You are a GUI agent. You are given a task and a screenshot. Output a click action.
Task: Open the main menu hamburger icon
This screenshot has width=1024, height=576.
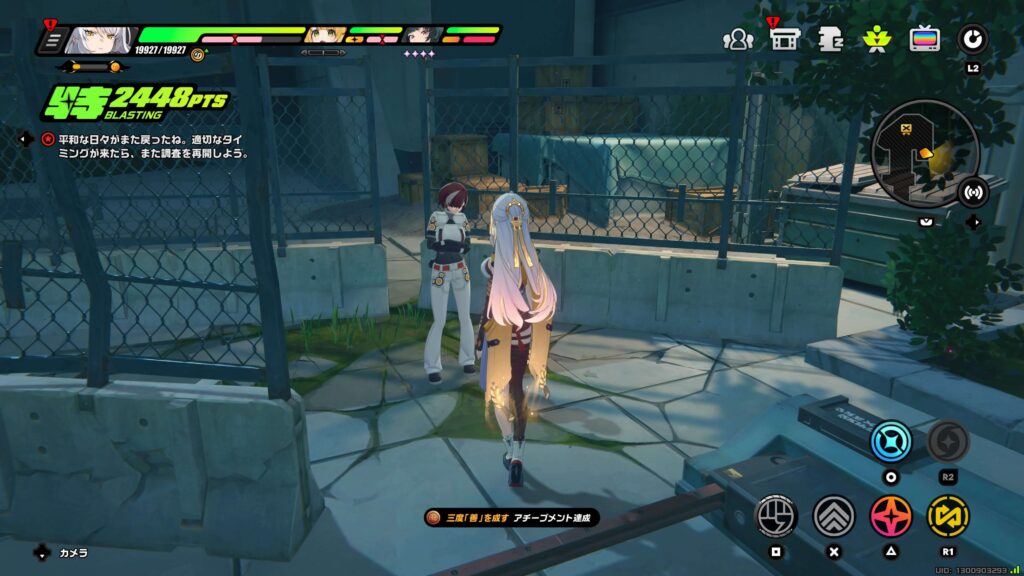coord(52,41)
